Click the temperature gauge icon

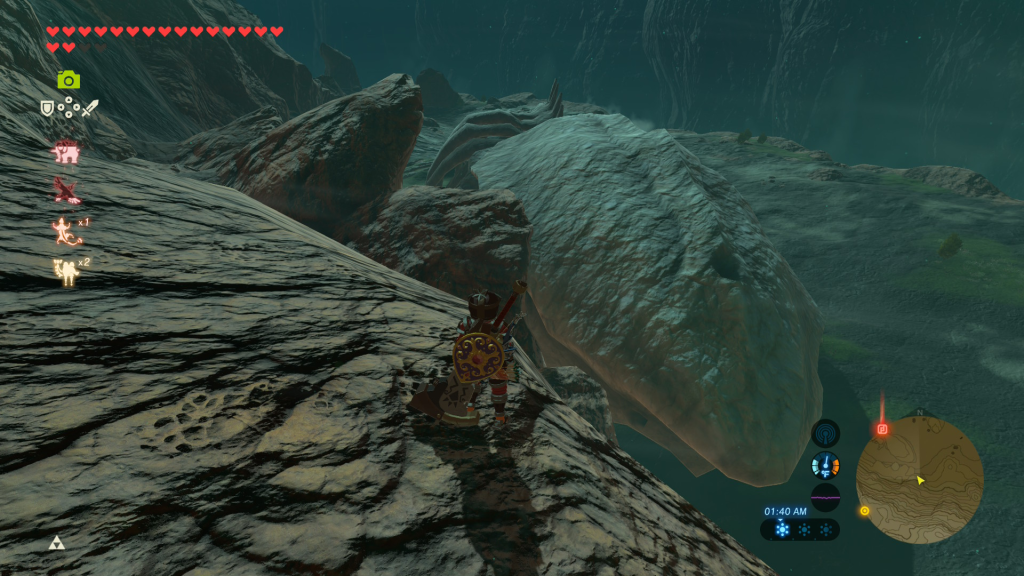point(826,465)
